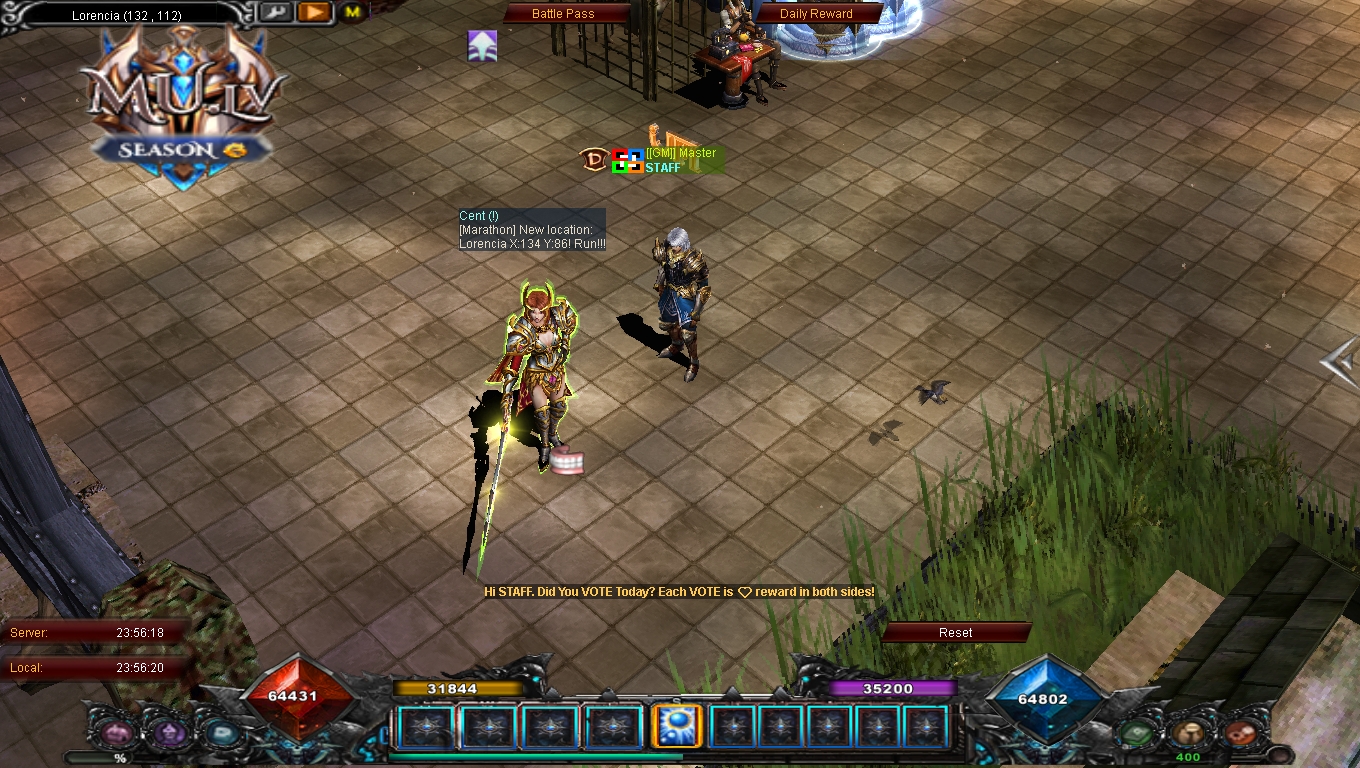Click the green orb menu button

1137,733
